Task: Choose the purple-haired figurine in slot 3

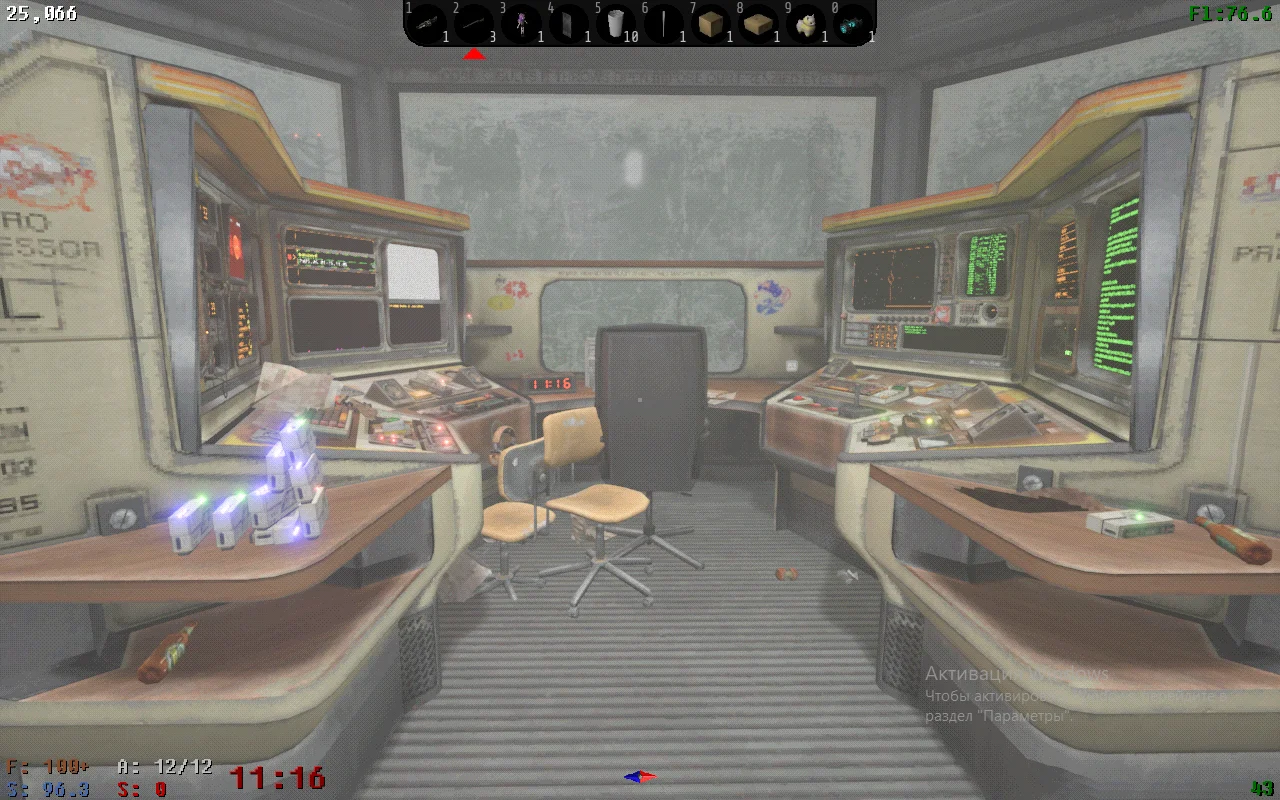Action: click(521, 23)
